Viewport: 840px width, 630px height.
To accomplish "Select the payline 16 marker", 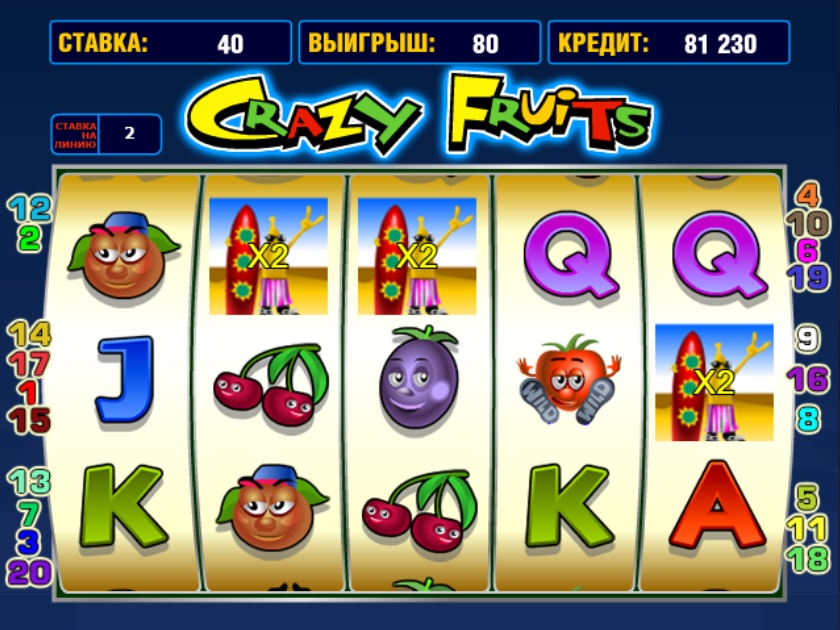I will point(807,379).
